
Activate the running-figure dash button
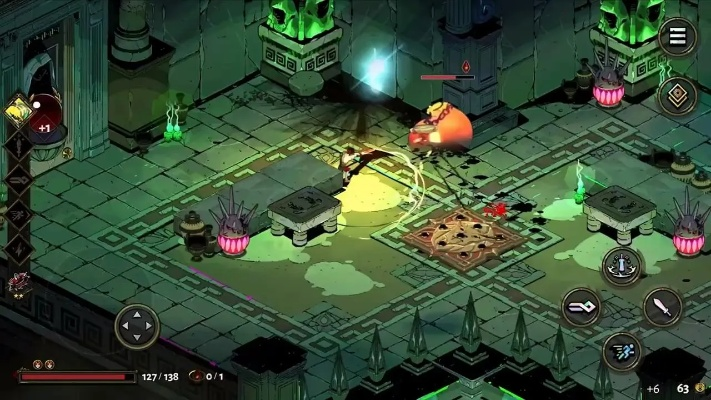pos(621,351)
